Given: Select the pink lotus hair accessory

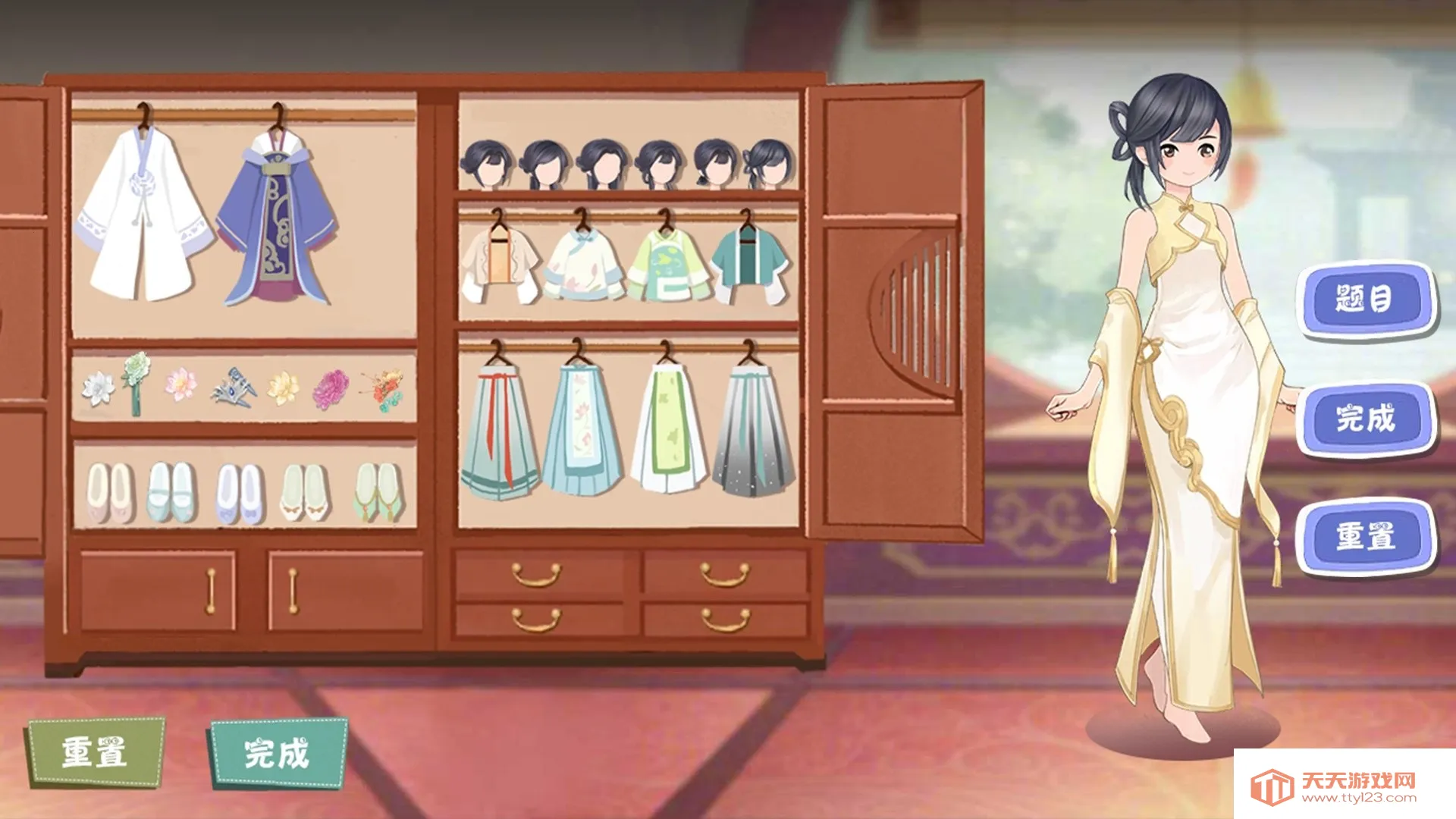Looking at the screenshot, I should [x=180, y=384].
